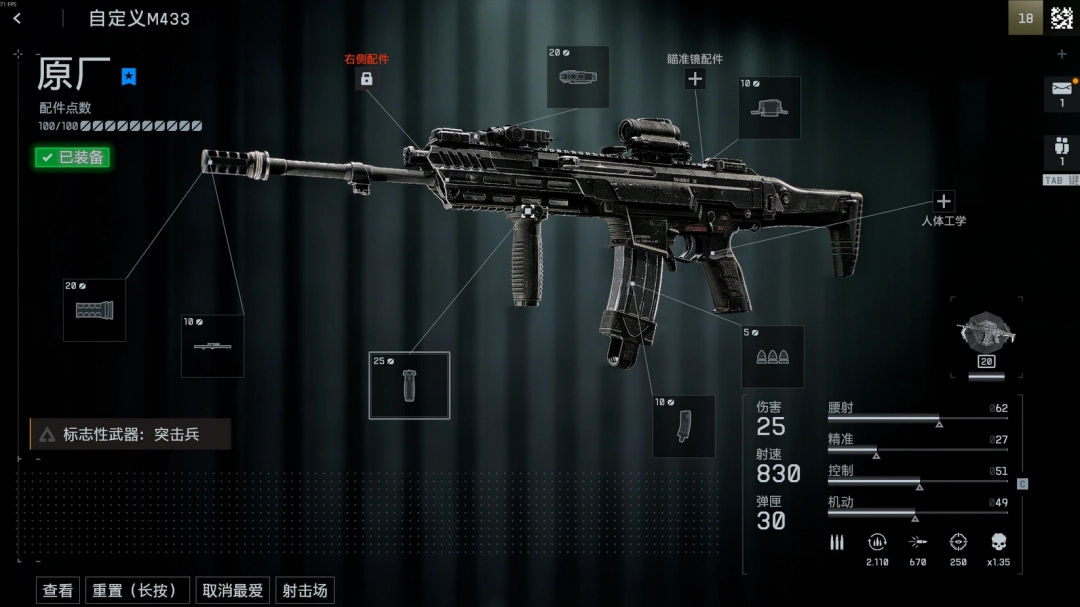Go back with the top-left arrow

point(17,18)
